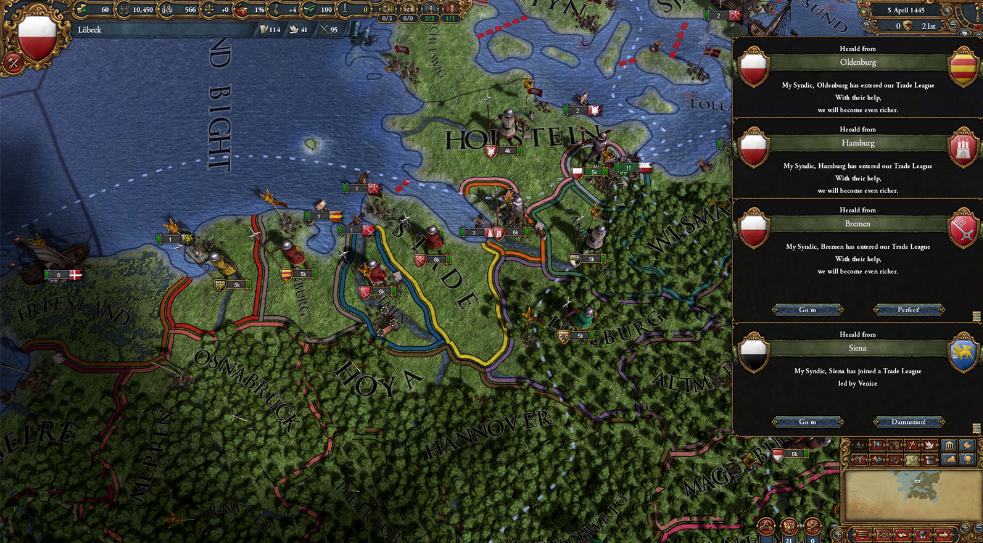Click the Oldenburg striped coat of arms
The image size is (983, 543).
[x=964, y=67]
